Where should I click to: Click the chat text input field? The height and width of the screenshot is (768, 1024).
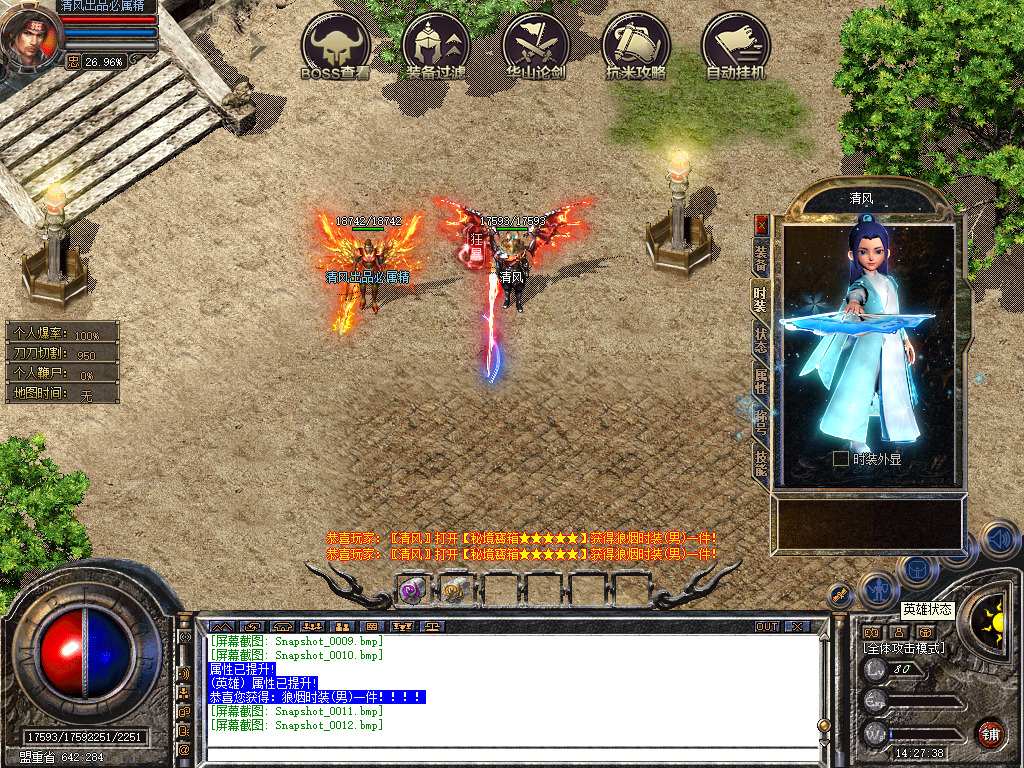click(x=510, y=757)
